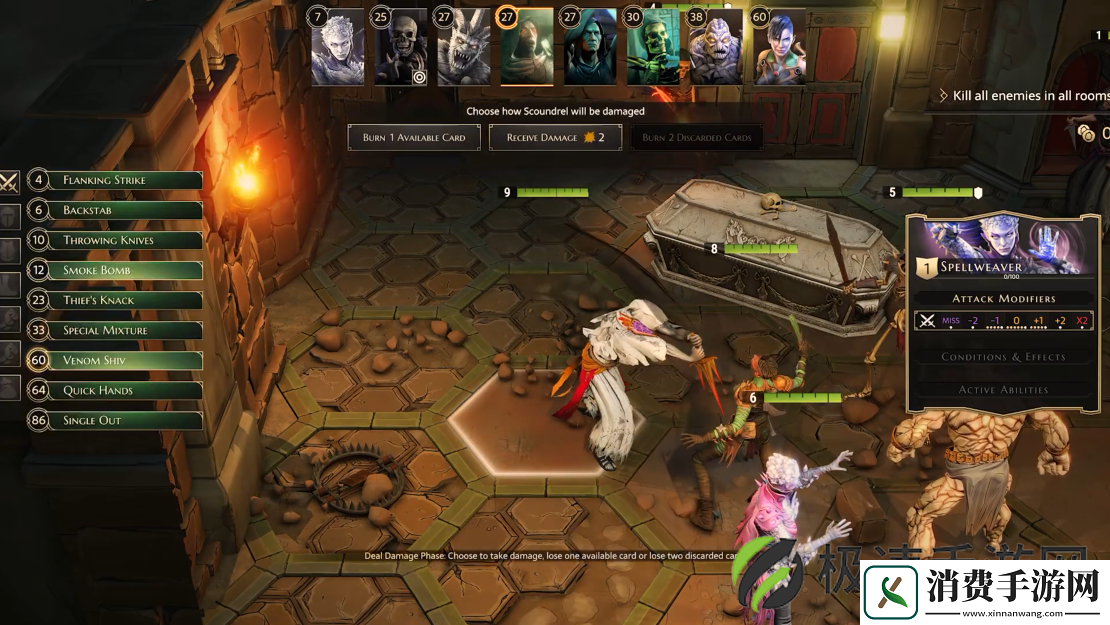Expand the Attack Modifiers section
The height and width of the screenshot is (625, 1110).
[x=1003, y=298]
